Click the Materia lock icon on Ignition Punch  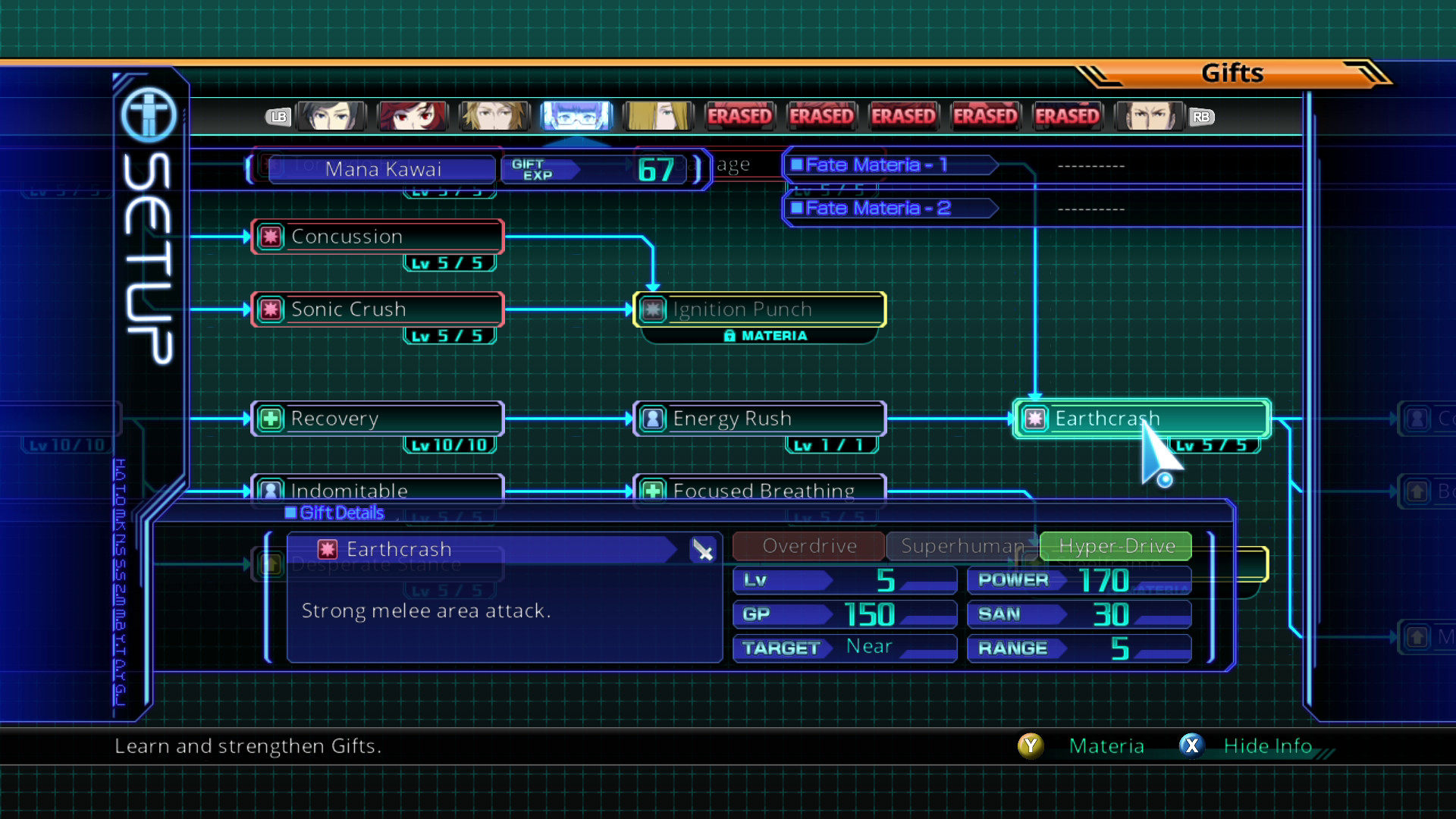[731, 335]
